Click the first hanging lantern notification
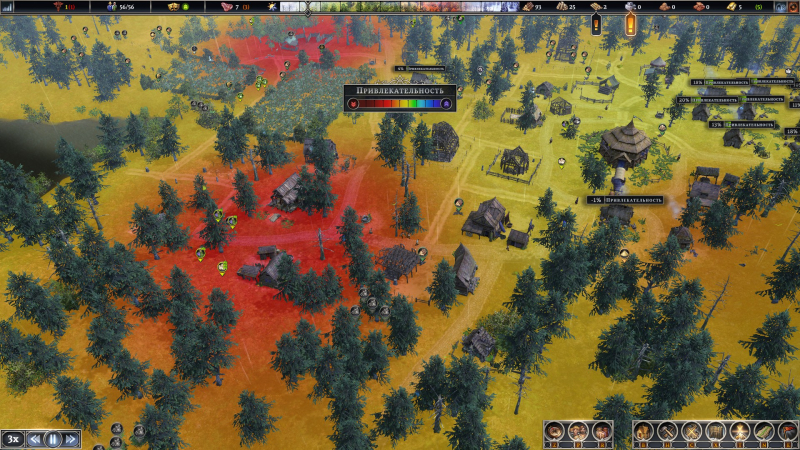Viewport: 800px width, 450px height. 597,22
